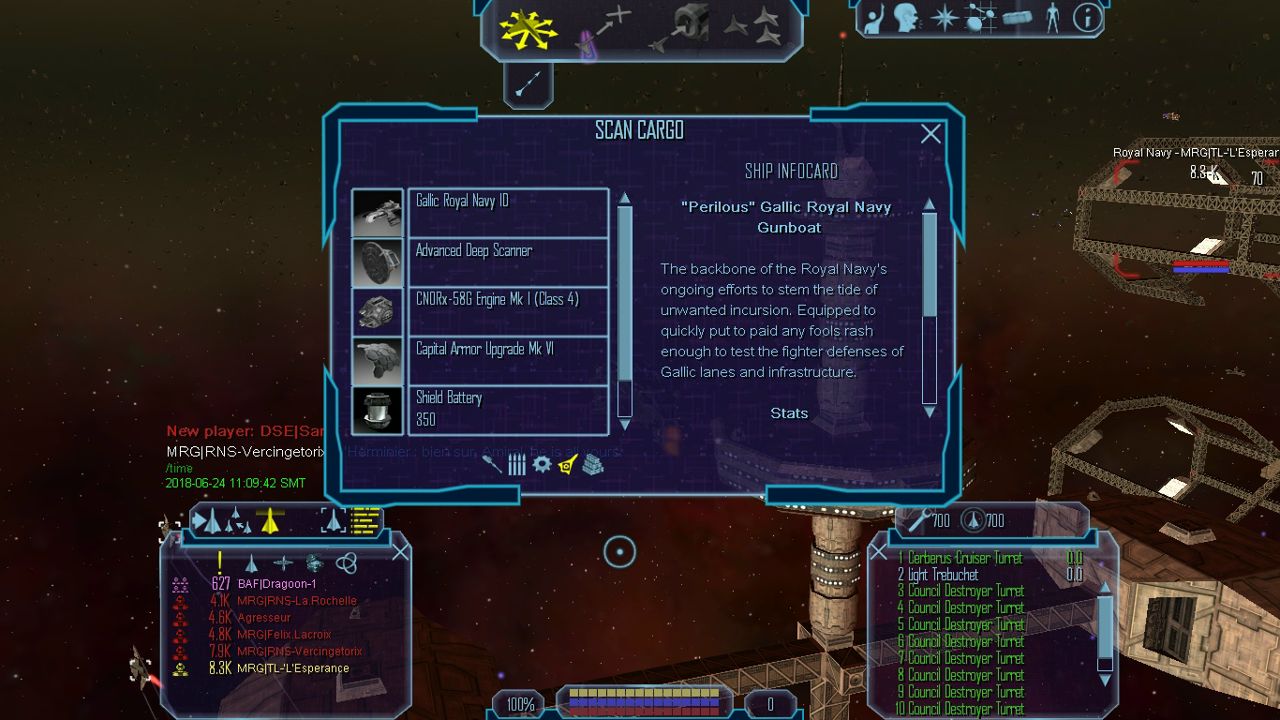This screenshot has height=720, width=1280.
Task: Close the Scan Cargo window
Action: (x=931, y=134)
